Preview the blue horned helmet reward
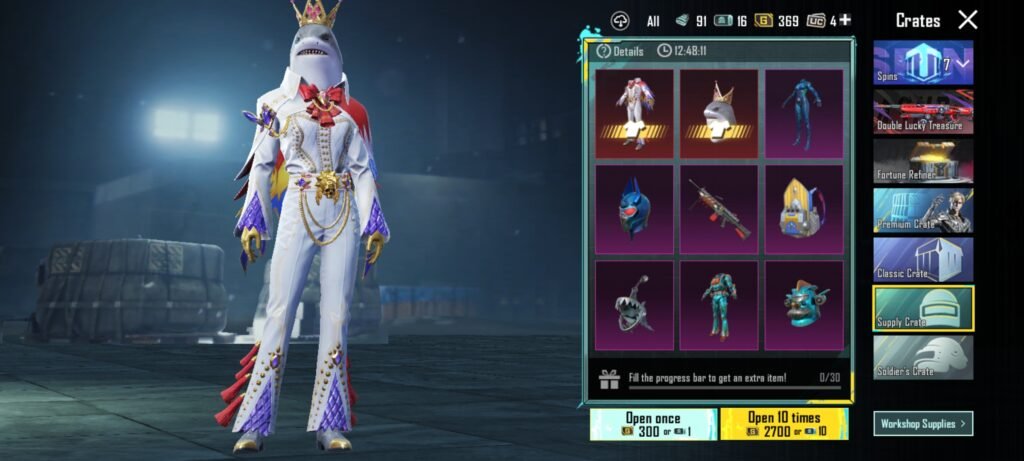 [633, 209]
